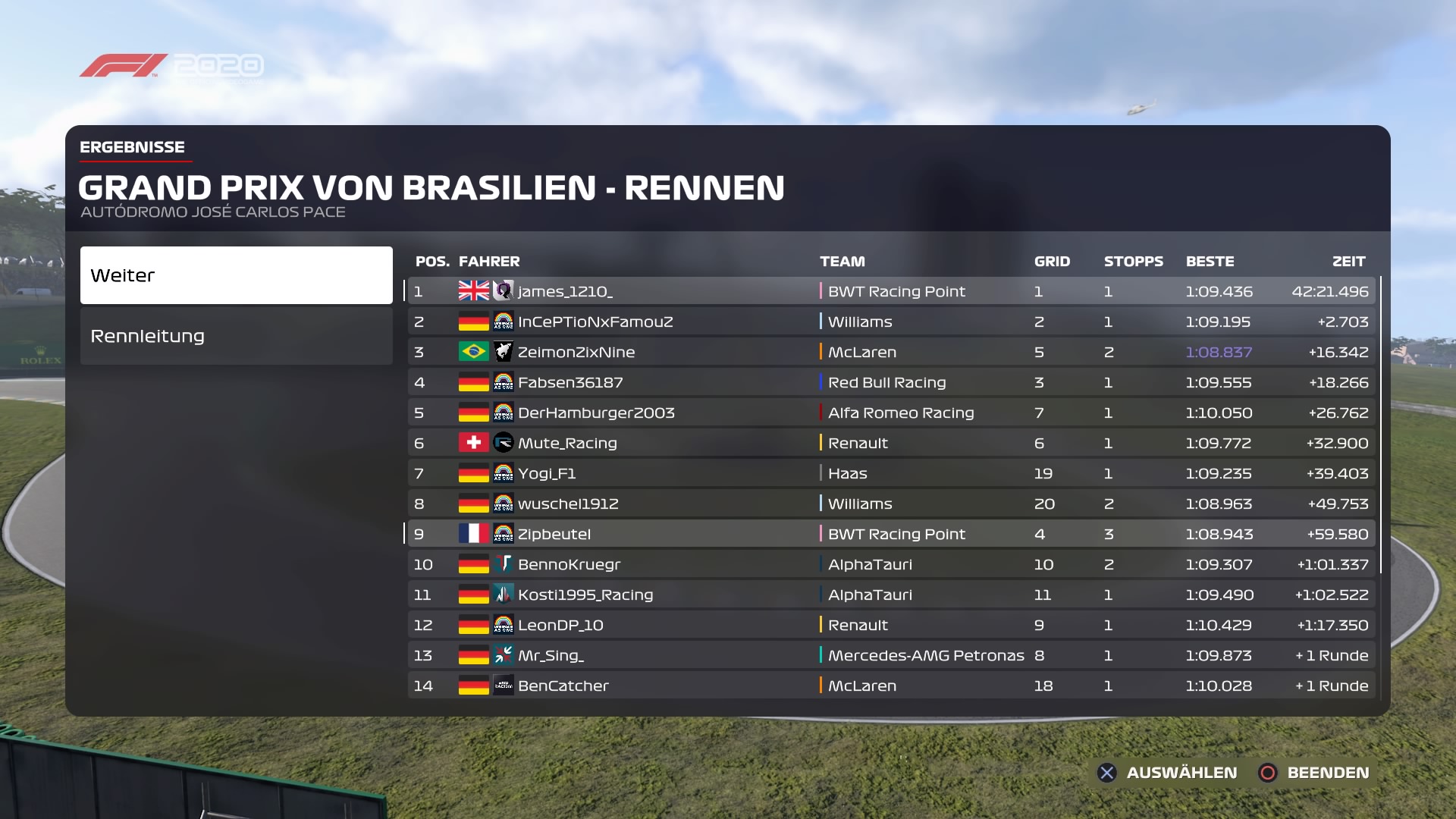This screenshot has height=819, width=1456.
Task: Choose BennoKruegr results row
Action: (891, 564)
